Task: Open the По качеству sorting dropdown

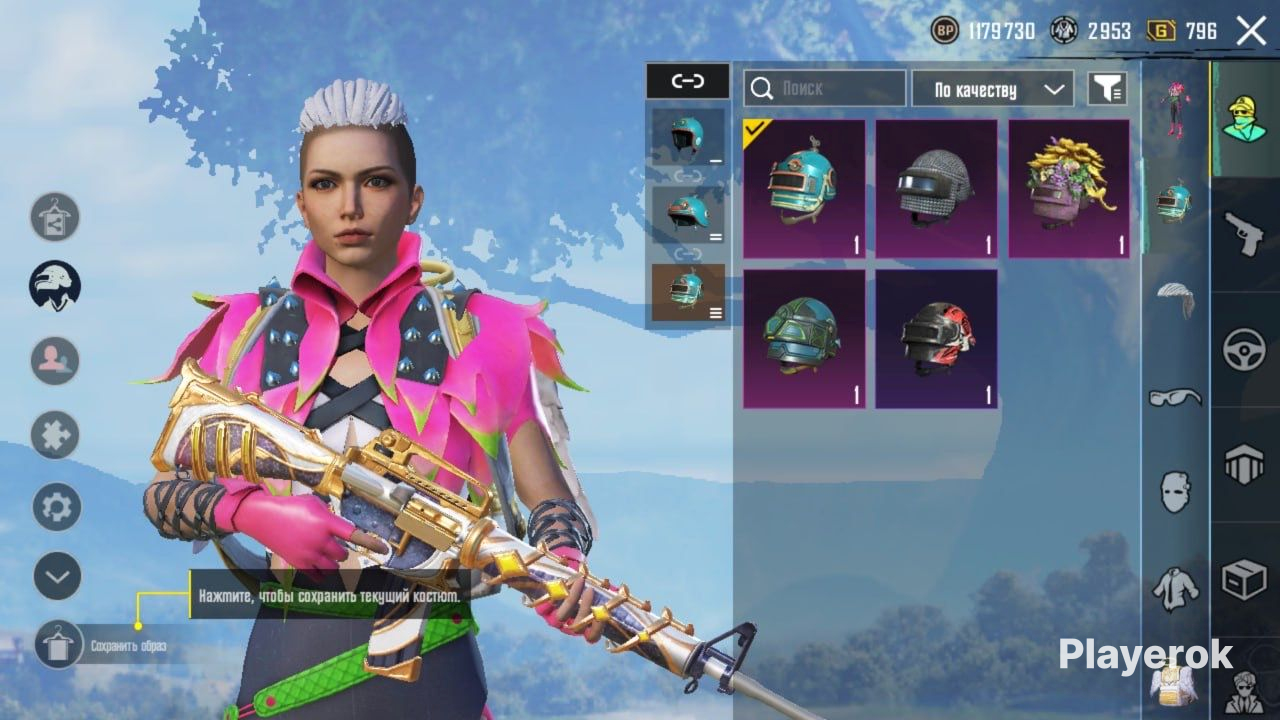Action: pyautogui.click(x=992, y=89)
